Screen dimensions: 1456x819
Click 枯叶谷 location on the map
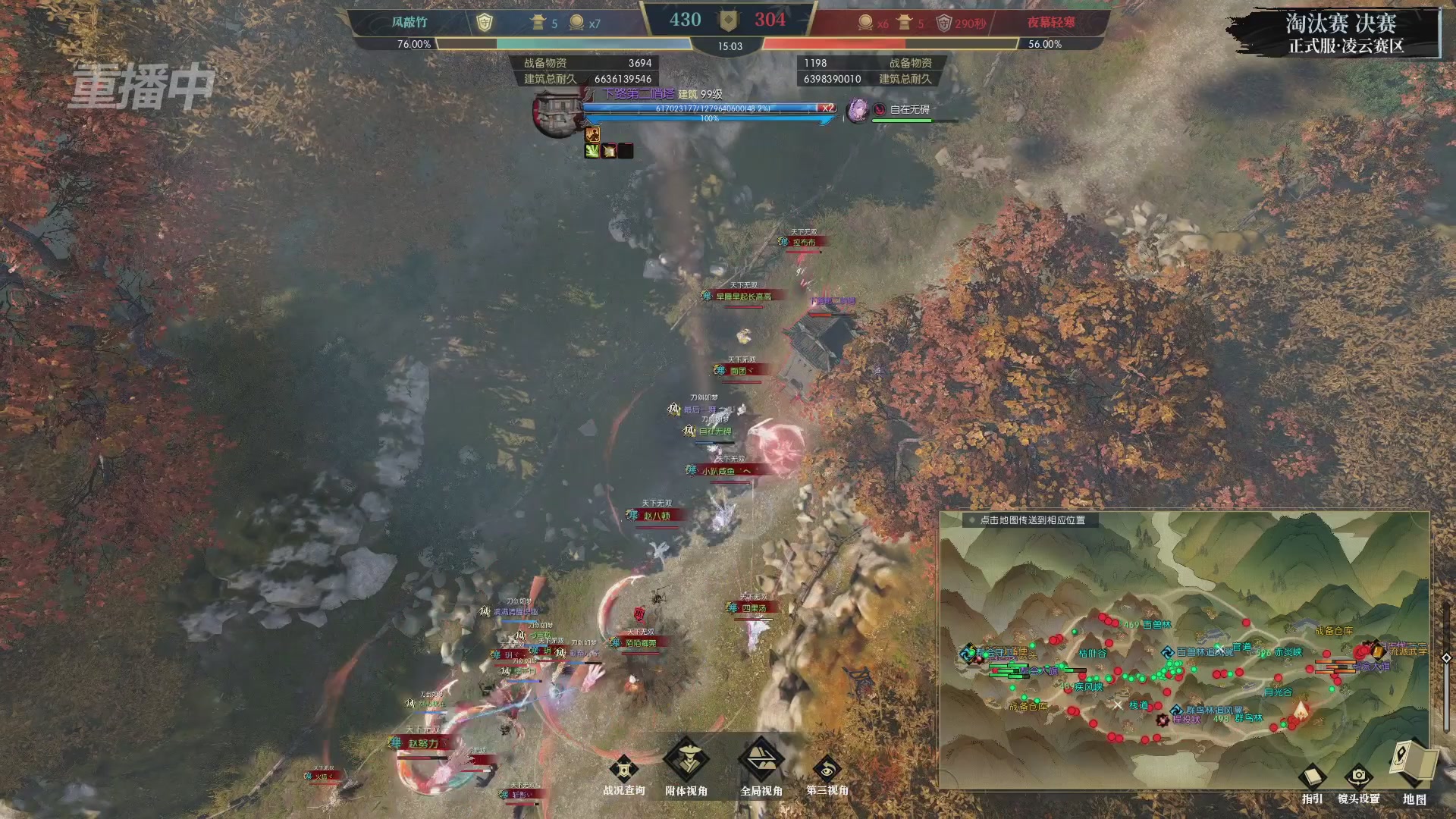pyautogui.click(x=1093, y=653)
